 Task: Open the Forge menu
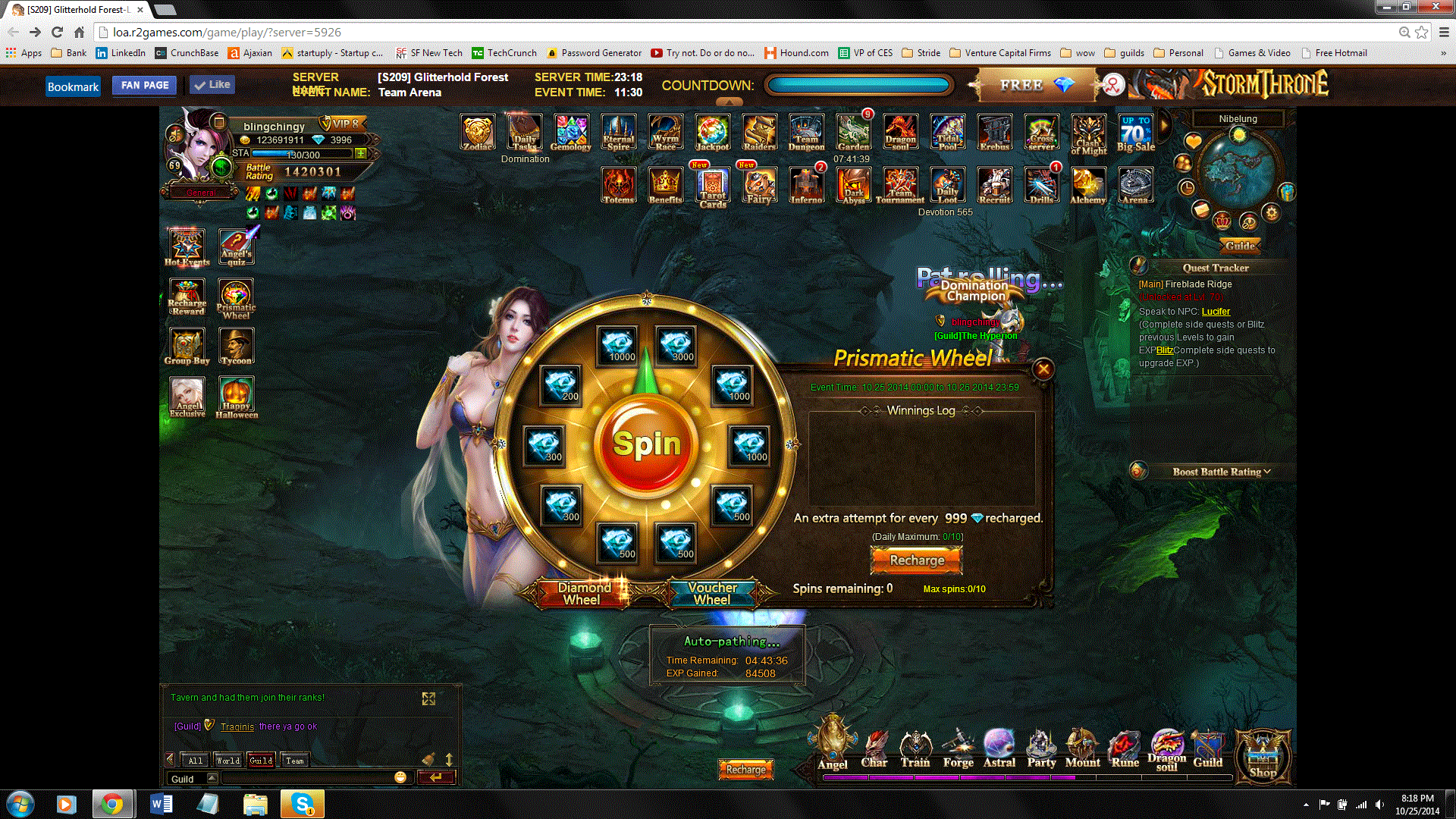tap(958, 749)
